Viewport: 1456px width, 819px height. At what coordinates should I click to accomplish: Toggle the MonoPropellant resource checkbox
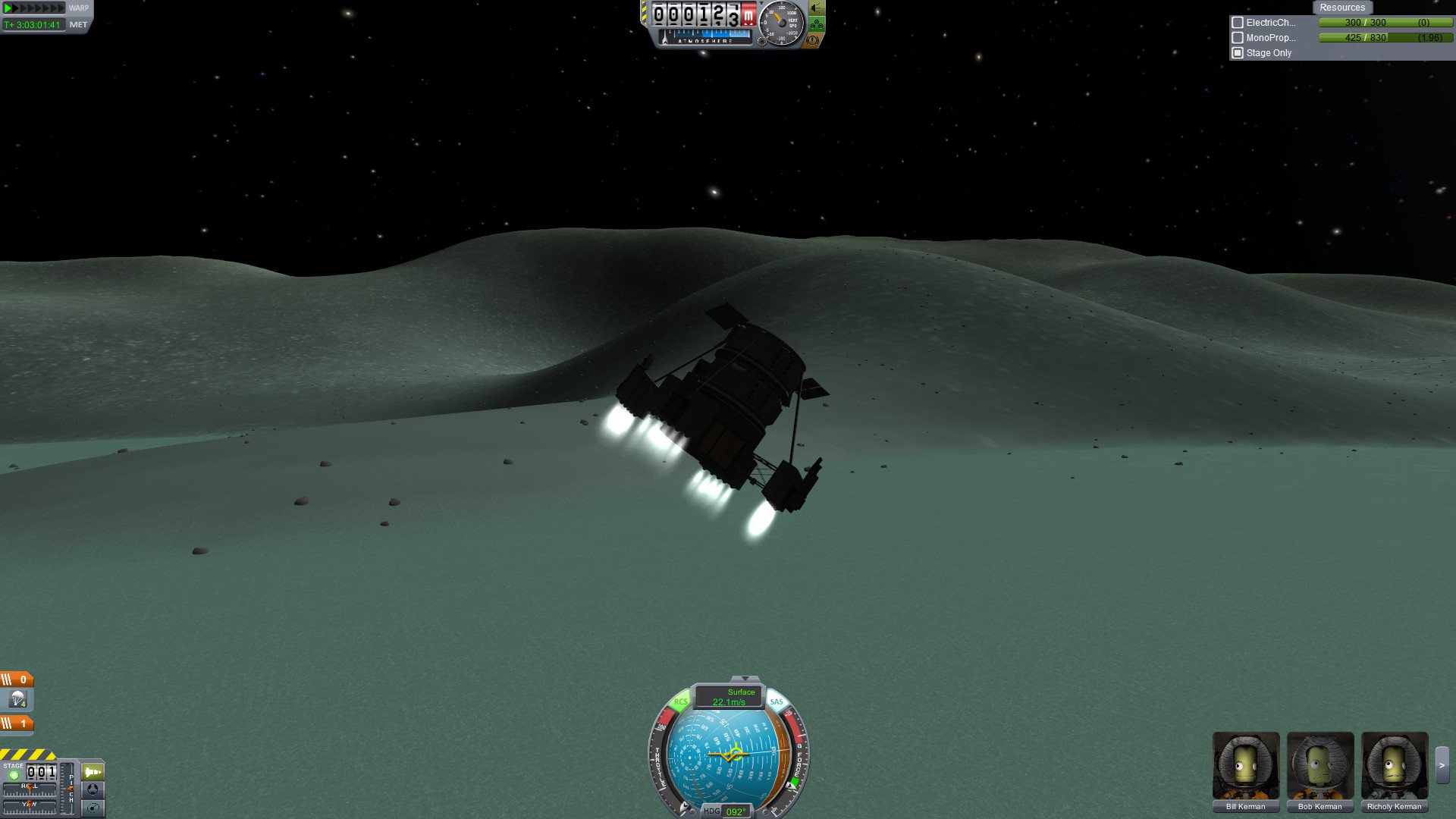tap(1238, 38)
